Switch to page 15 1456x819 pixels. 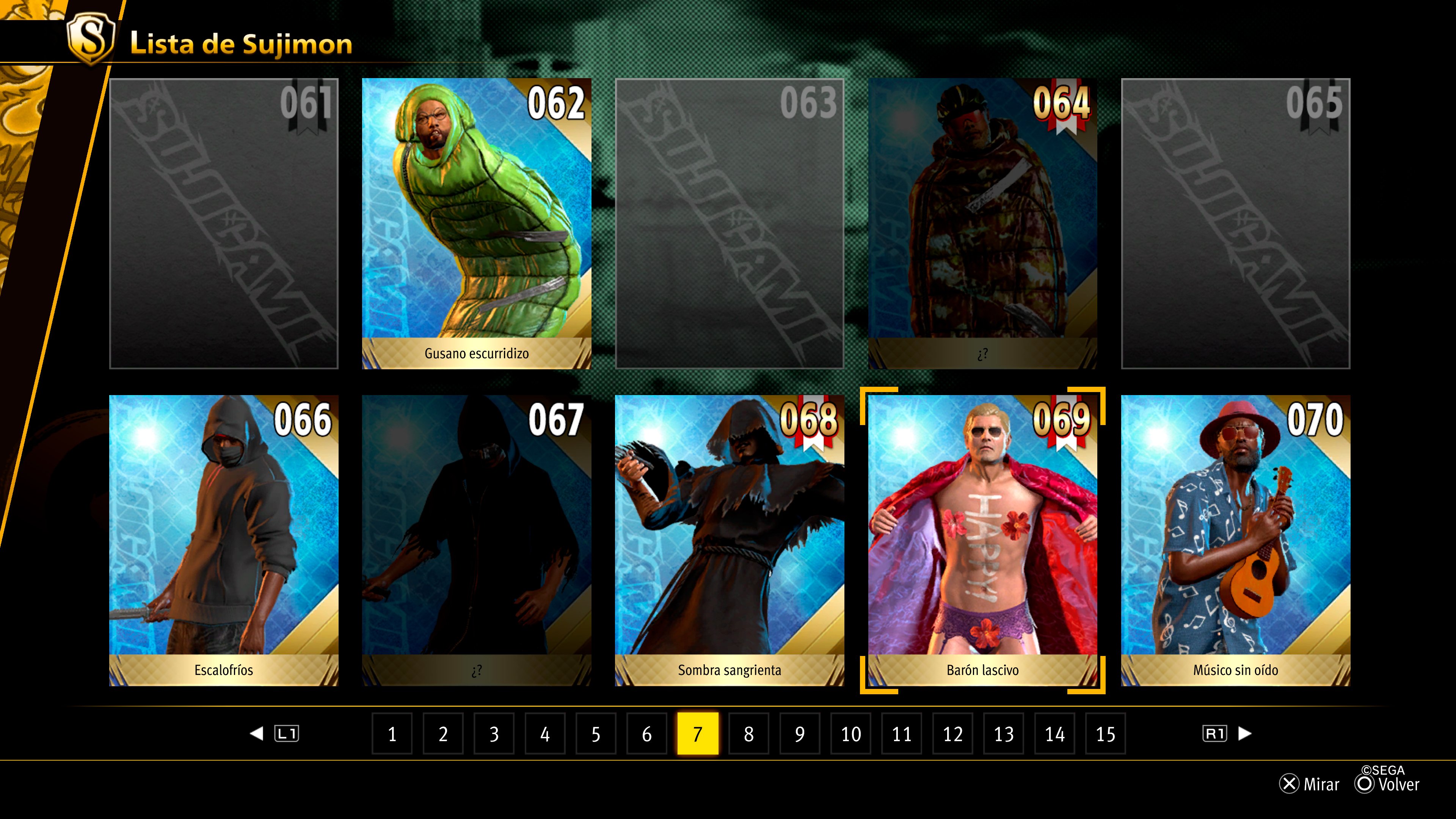click(1106, 734)
